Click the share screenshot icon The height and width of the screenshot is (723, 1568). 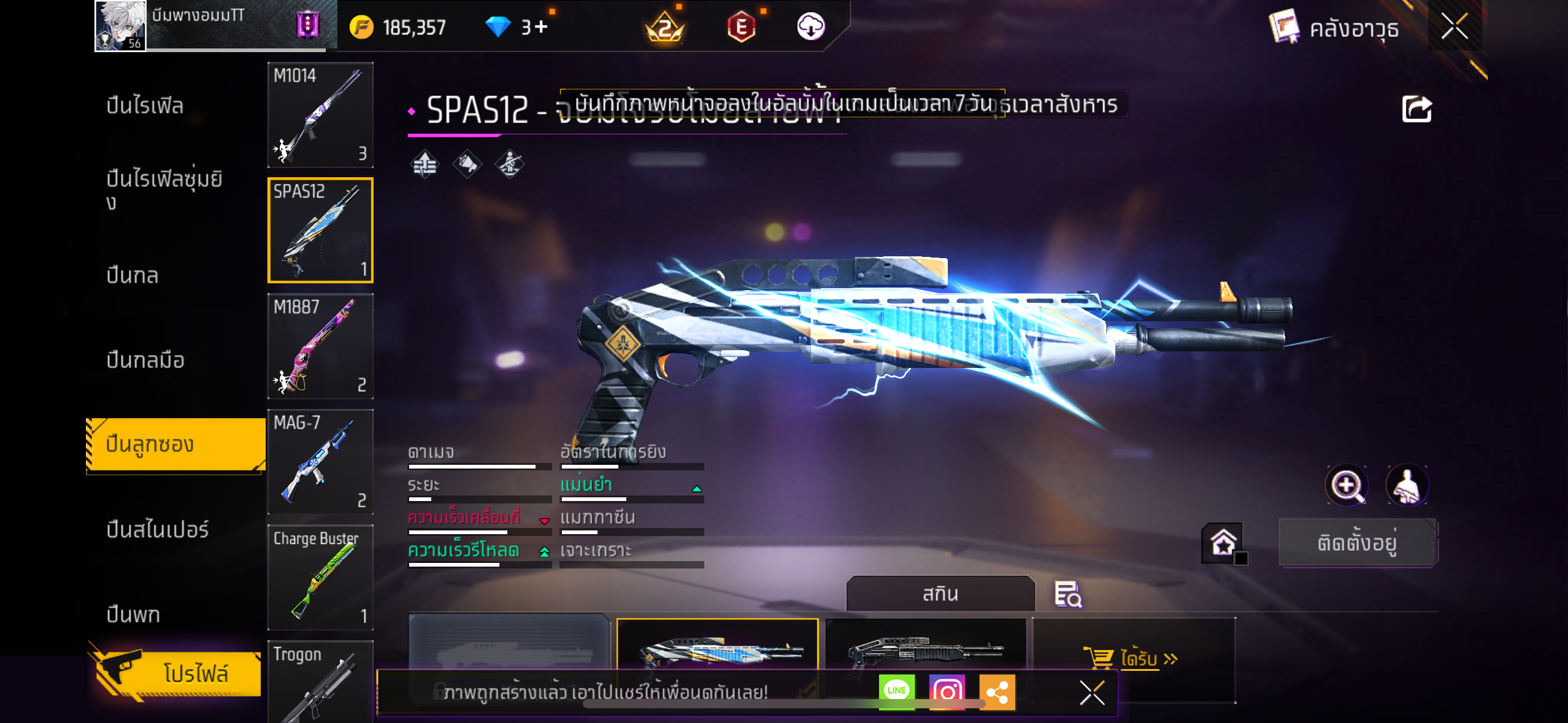[1416, 110]
